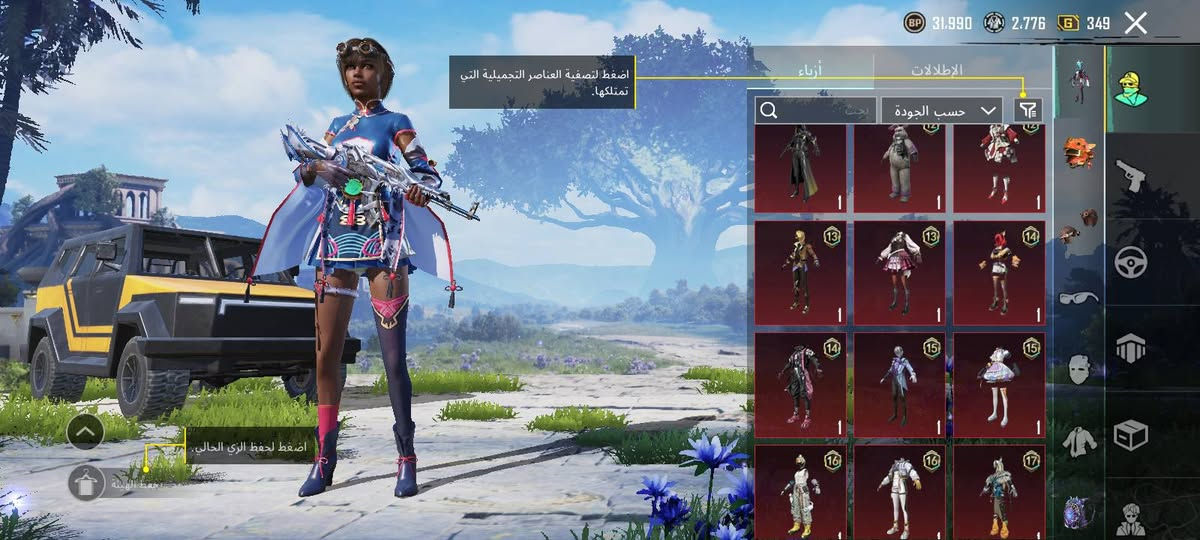Save the current outfit with the hanger button

tap(87, 482)
